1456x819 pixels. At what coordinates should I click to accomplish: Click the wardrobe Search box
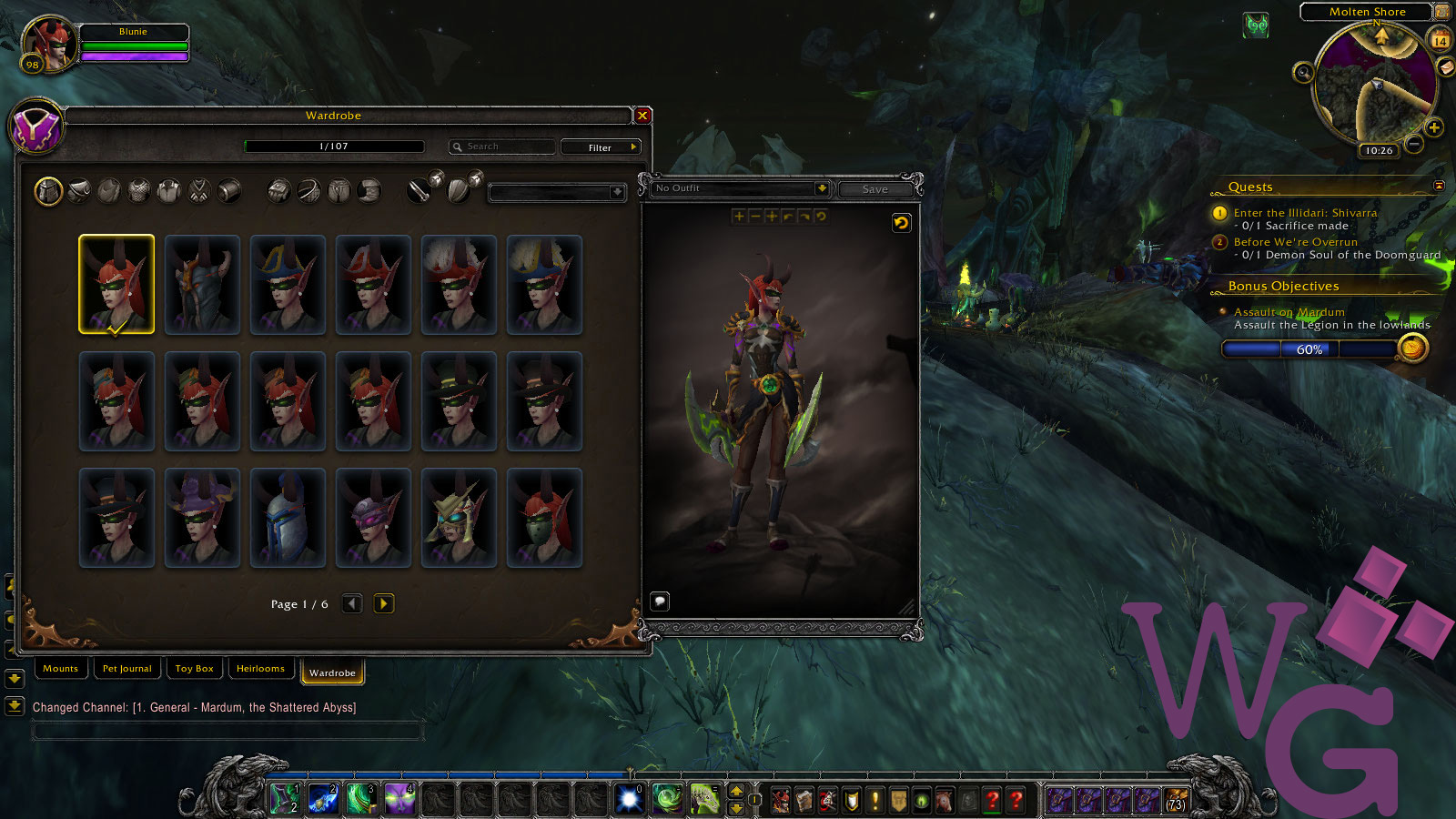coord(503,147)
